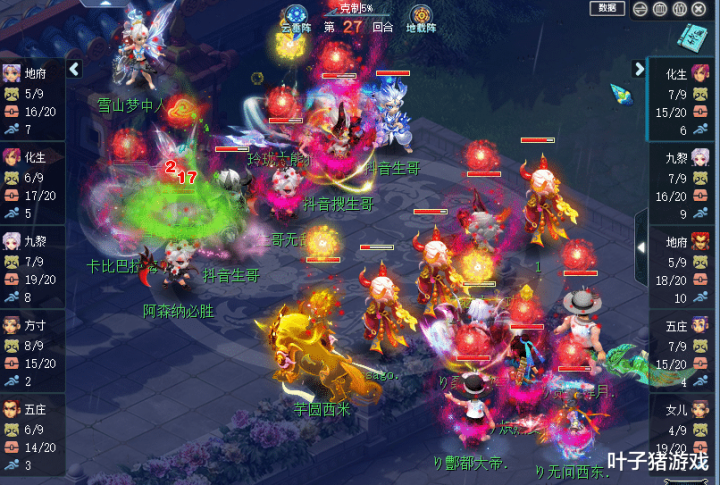Select right team 化生 member portrait

coord(704,73)
